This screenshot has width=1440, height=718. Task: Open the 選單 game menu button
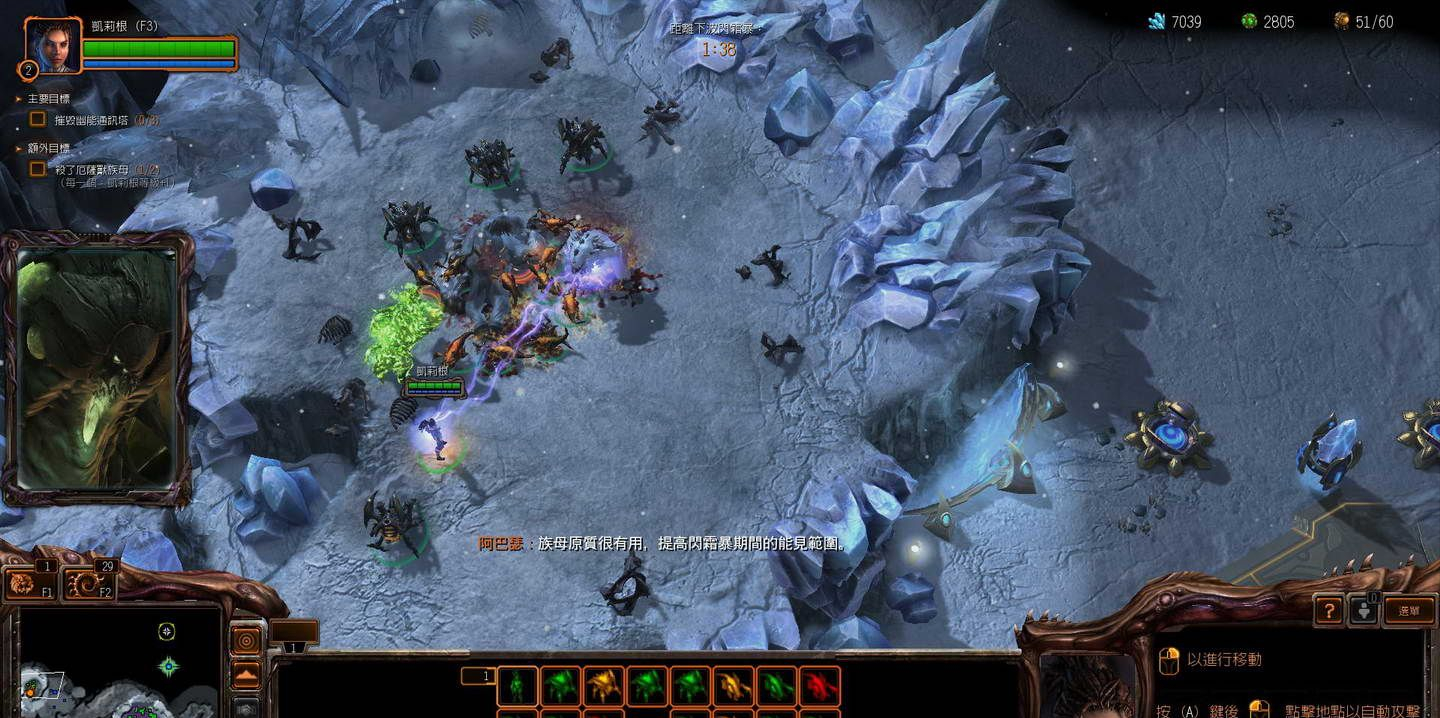(1409, 610)
